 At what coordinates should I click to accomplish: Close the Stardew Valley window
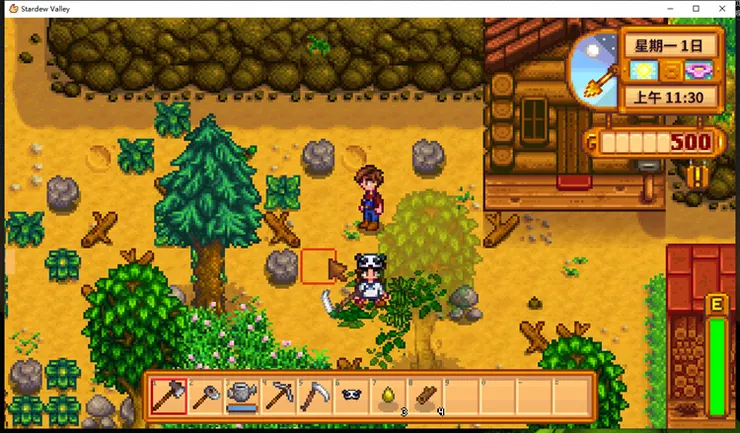point(723,8)
